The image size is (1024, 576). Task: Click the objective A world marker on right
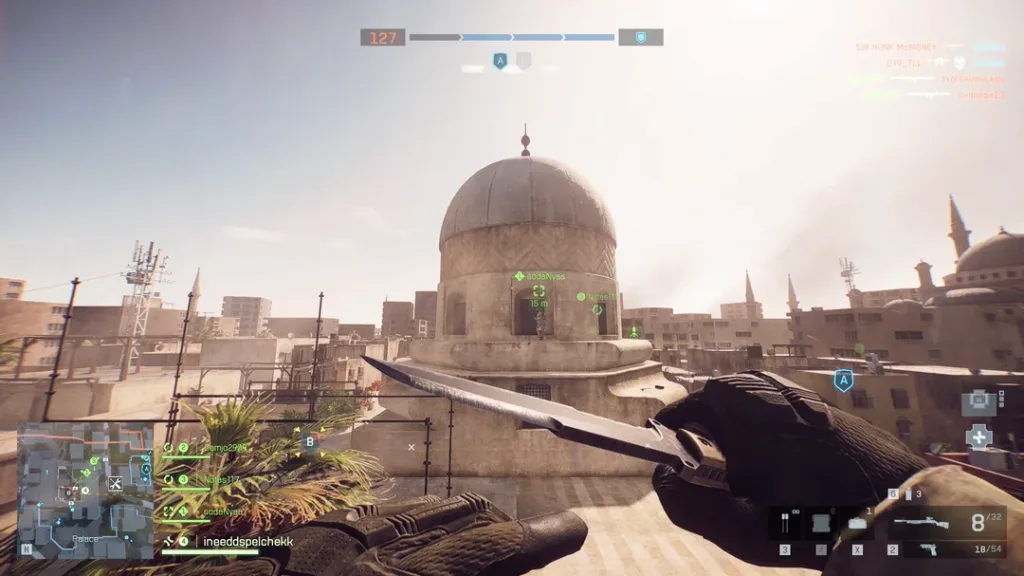coord(843,380)
